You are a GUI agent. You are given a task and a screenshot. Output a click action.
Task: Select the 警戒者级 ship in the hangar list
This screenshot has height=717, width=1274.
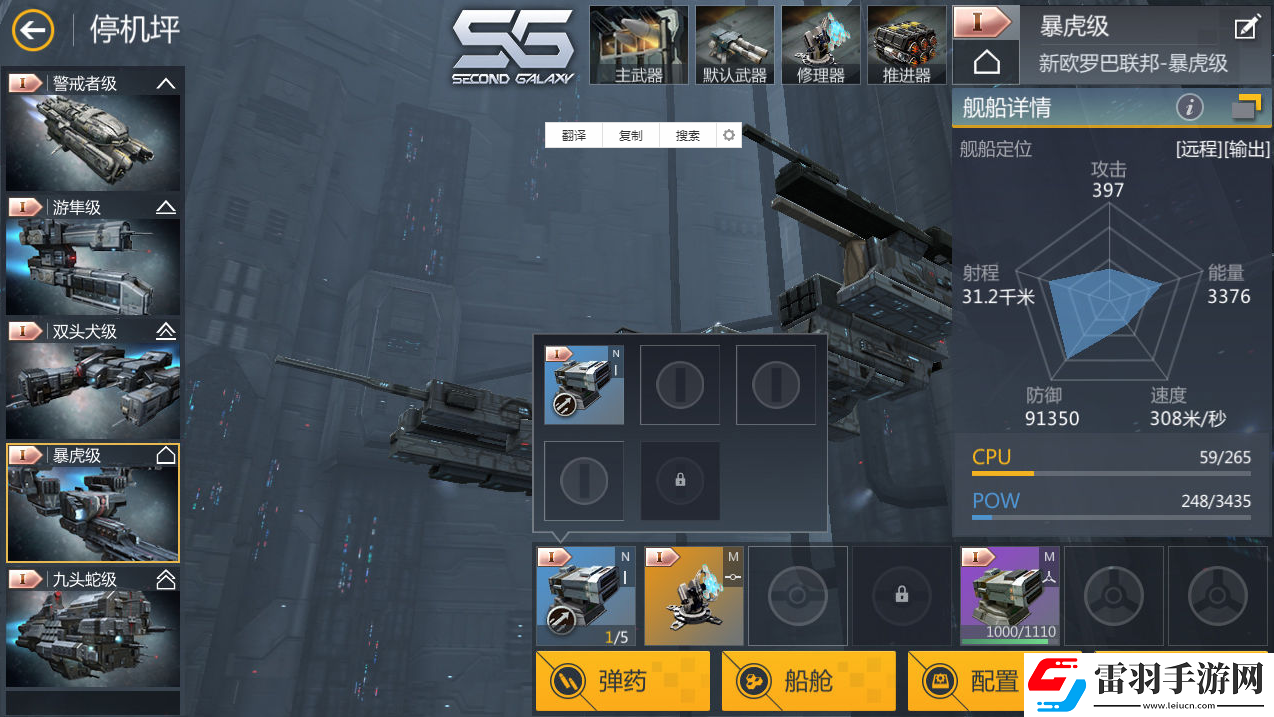(93, 131)
